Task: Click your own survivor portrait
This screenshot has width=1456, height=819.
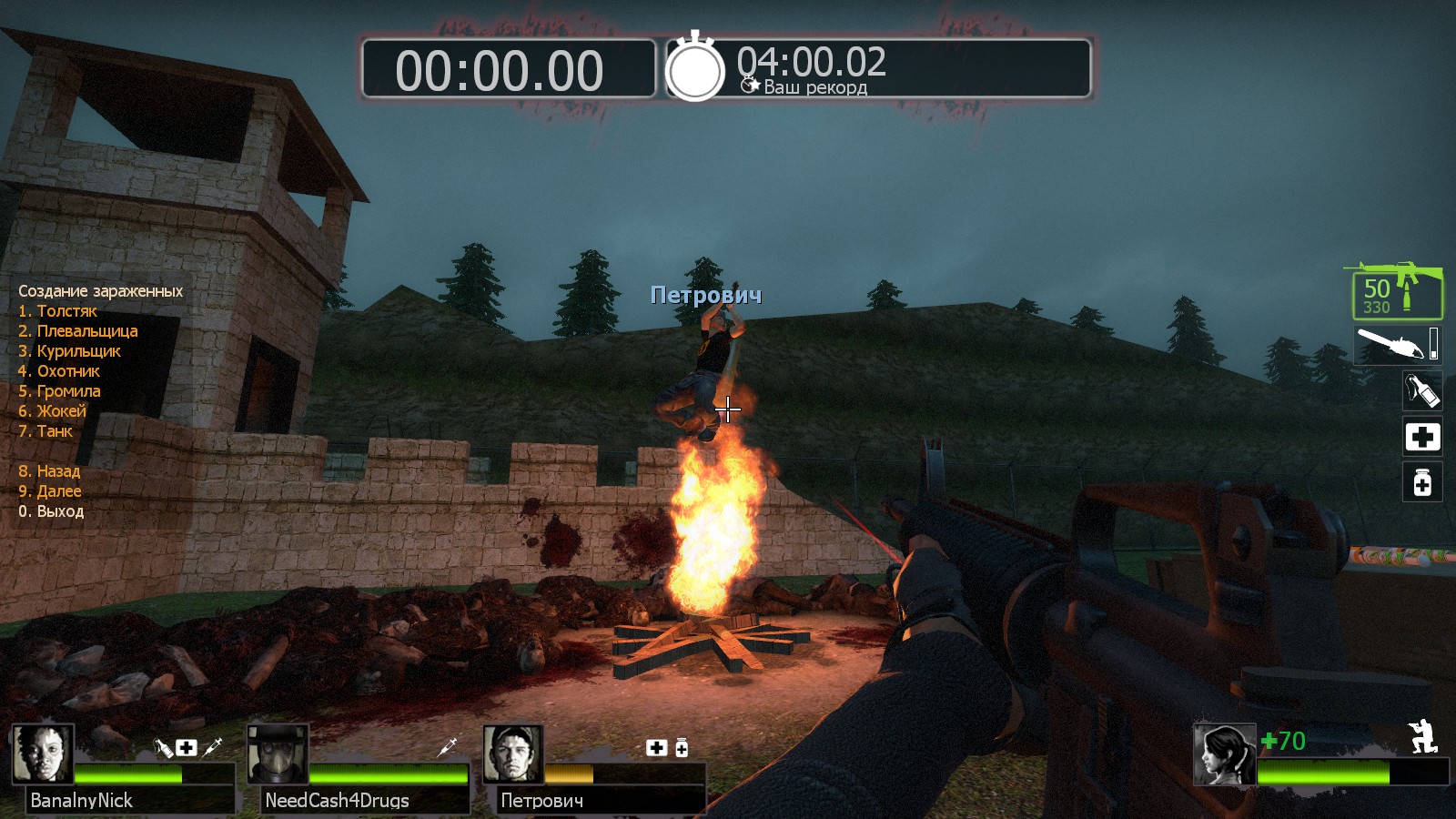Action: pos(1225,754)
